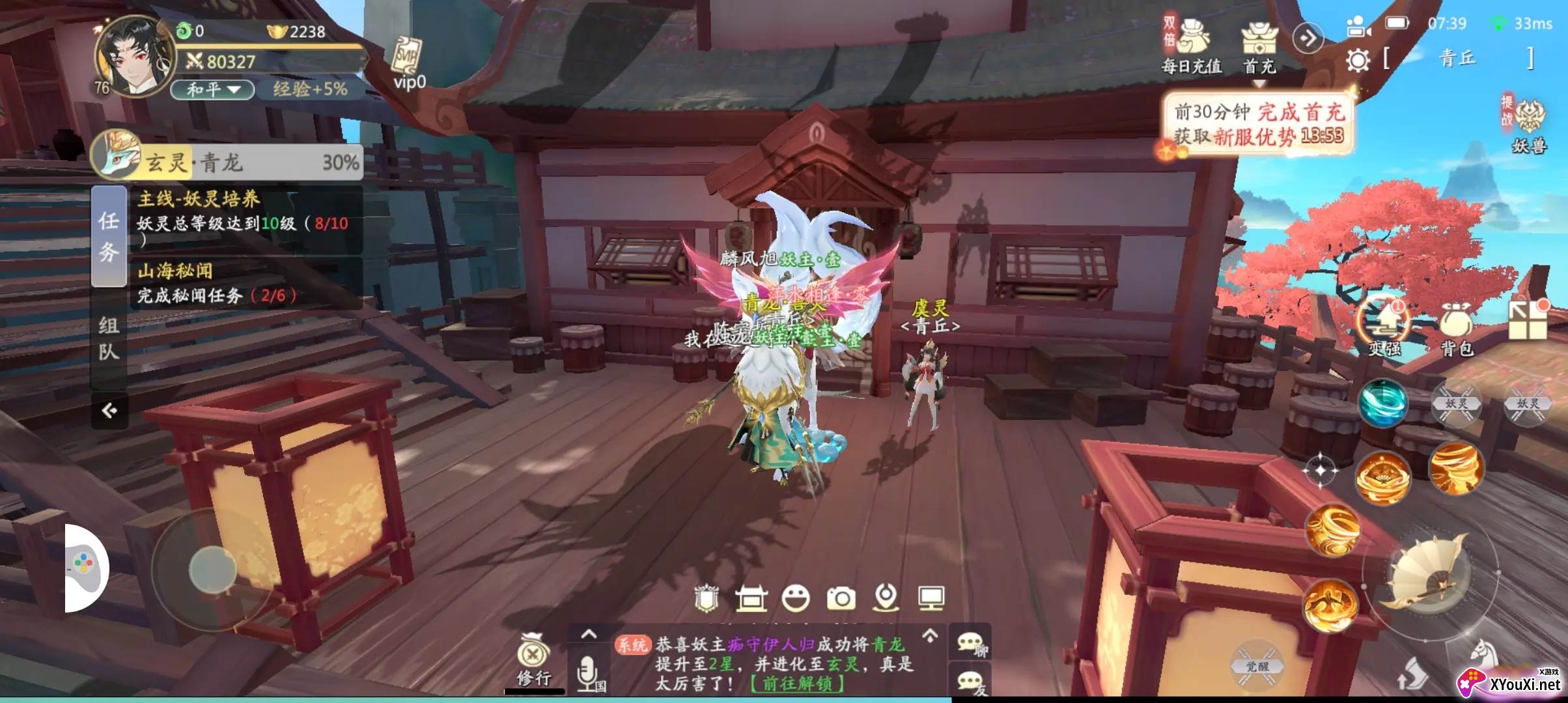Open the 背包 backpack
The width and height of the screenshot is (1568, 703).
point(1457,329)
